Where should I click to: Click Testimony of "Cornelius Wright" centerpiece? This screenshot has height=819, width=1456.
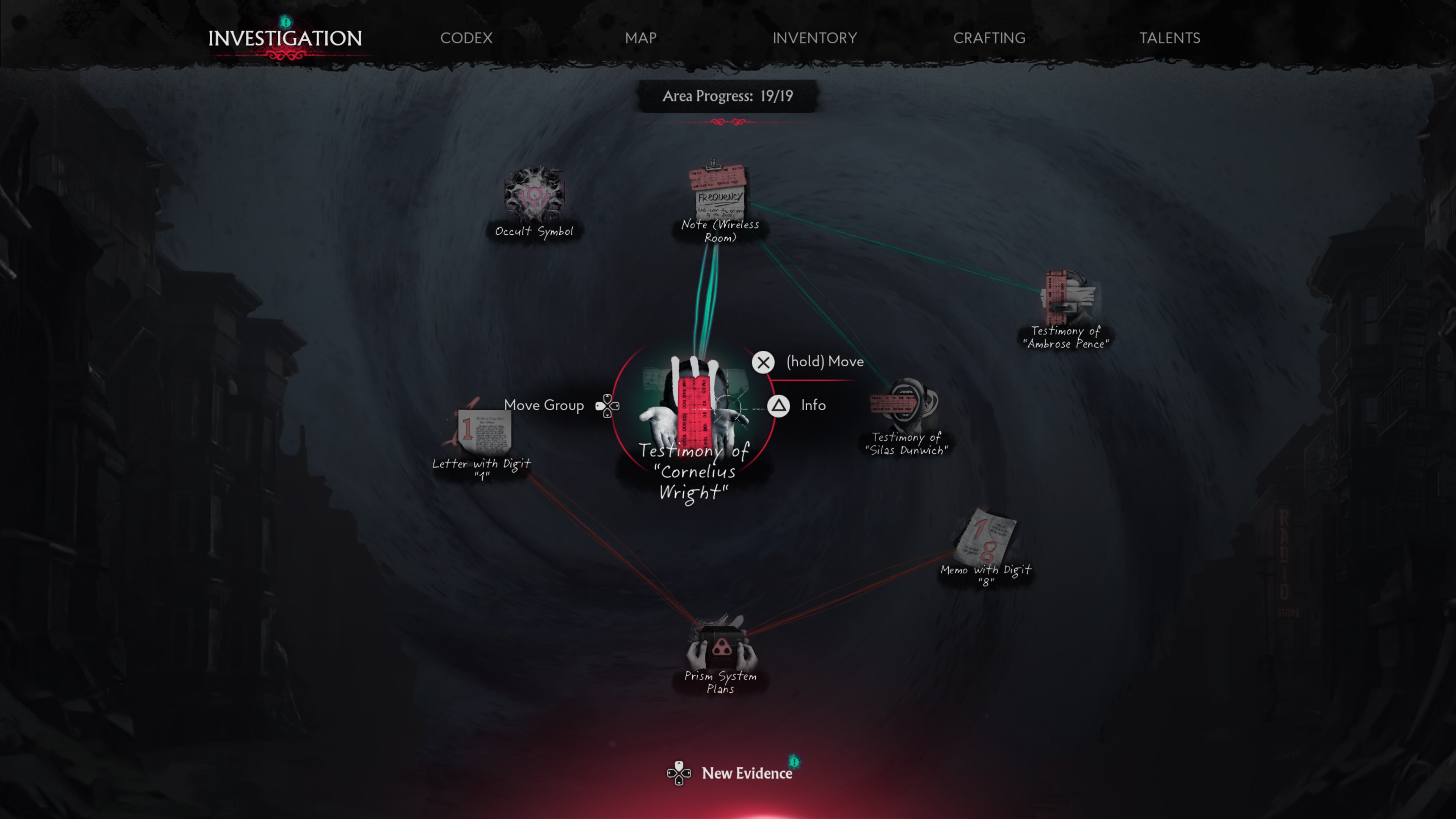(x=695, y=407)
